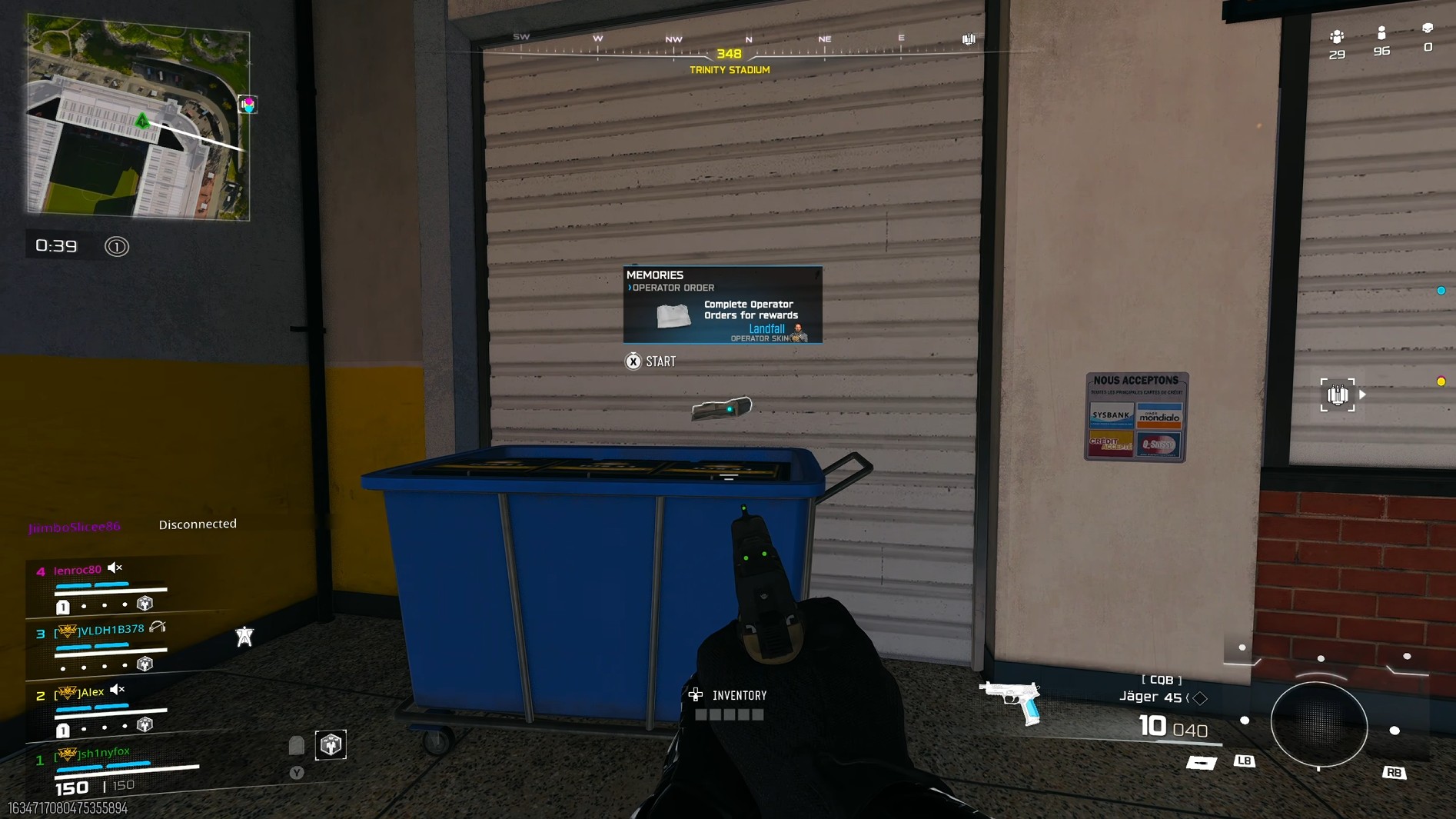This screenshot has height=819, width=1456.
Task: Expand the Operator Order details chevron
Action: coord(630,287)
